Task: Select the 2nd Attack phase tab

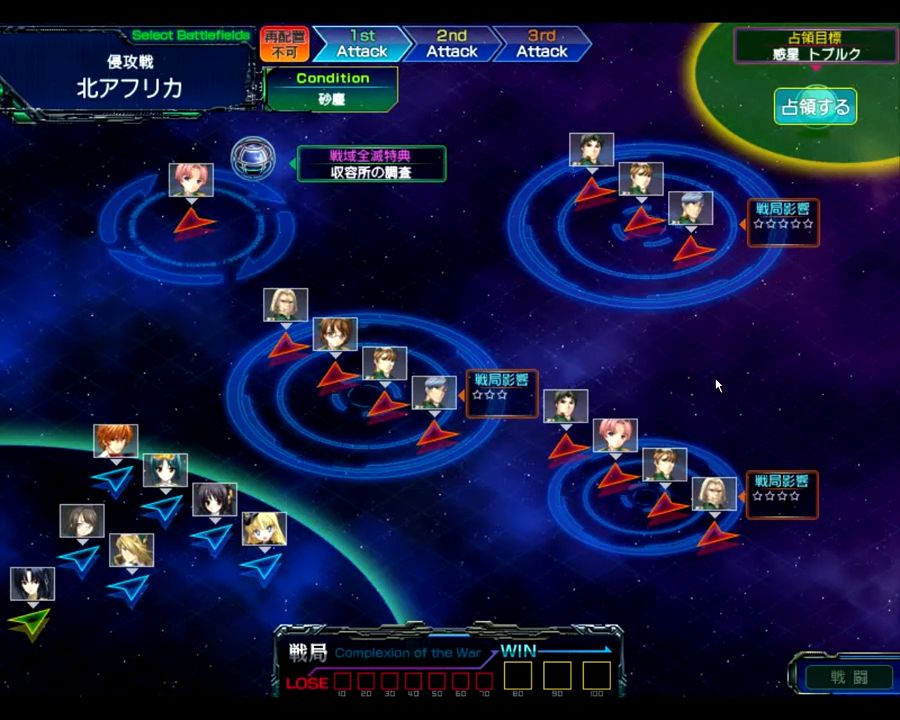Action: [x=451, y=44]
